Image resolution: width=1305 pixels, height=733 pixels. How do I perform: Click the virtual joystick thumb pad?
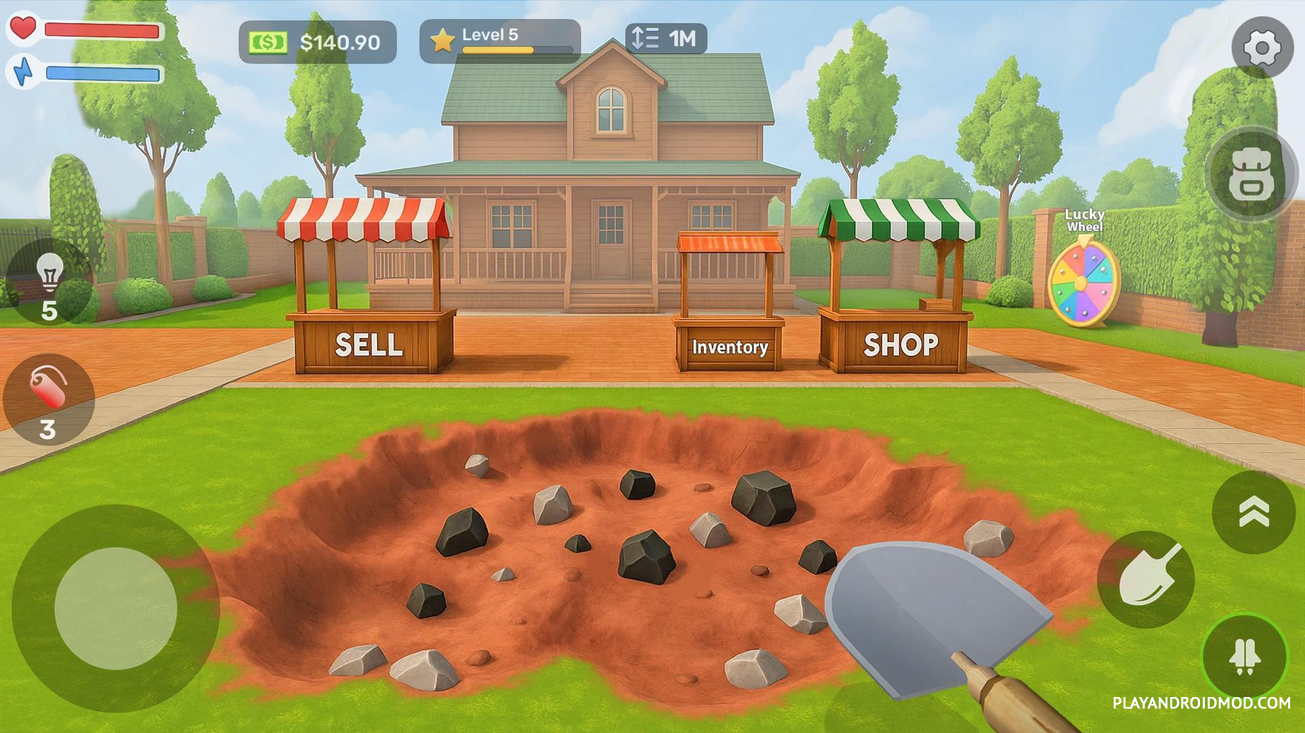(116, 608)
